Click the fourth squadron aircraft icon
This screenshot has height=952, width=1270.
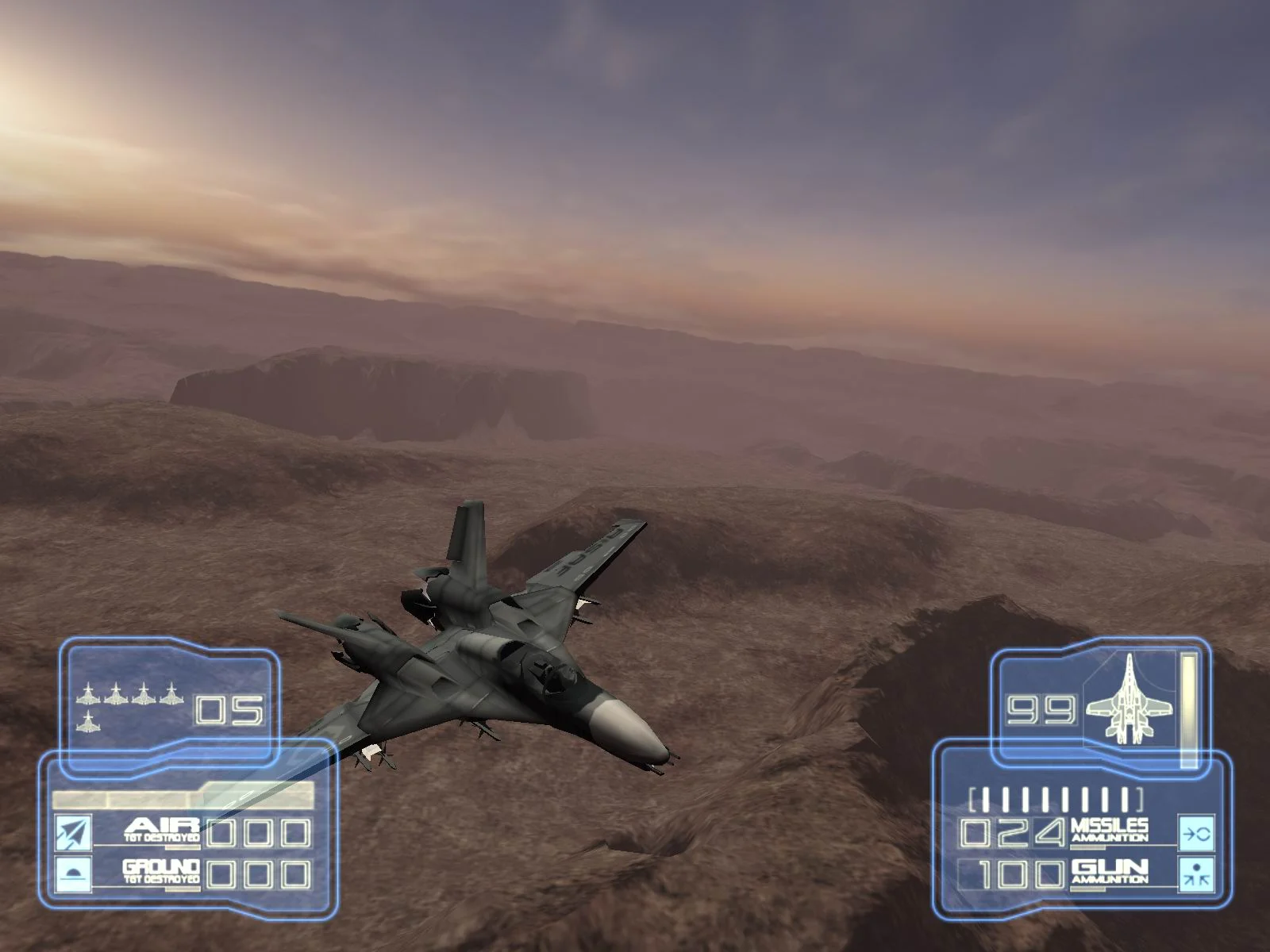pos(171,694)
